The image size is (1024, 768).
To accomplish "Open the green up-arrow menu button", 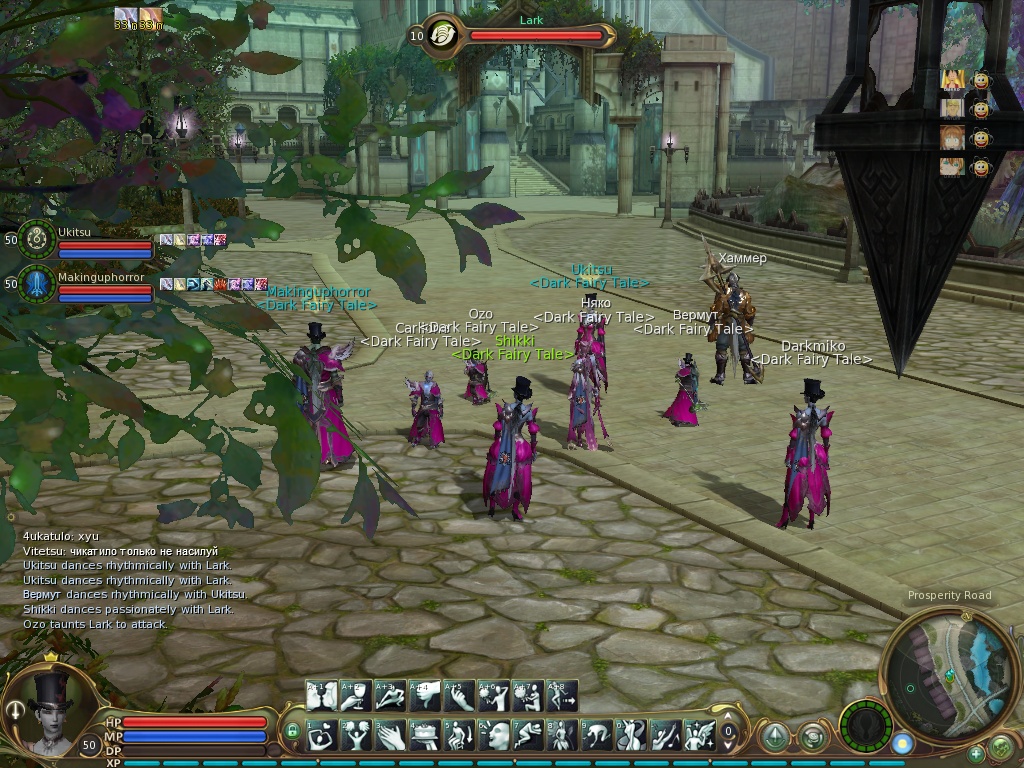I will [775, 738].
